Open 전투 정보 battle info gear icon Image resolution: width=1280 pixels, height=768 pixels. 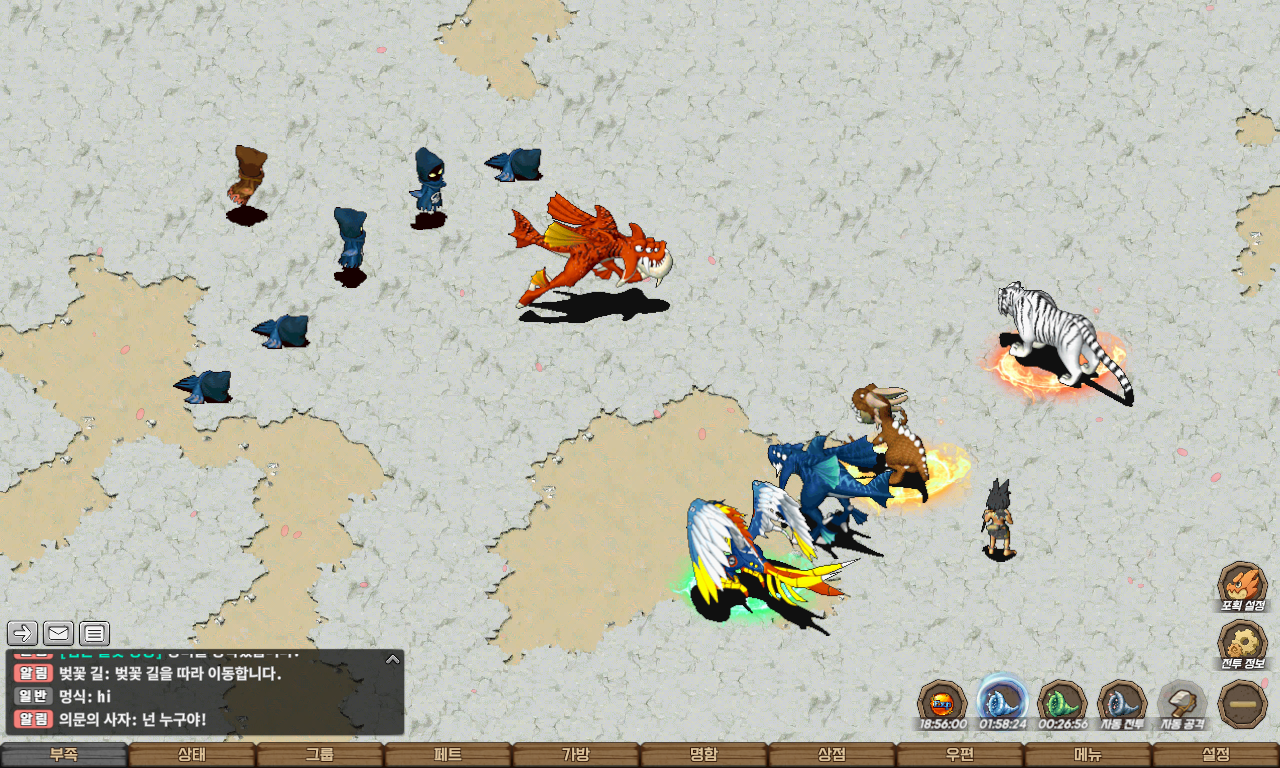1242,645
